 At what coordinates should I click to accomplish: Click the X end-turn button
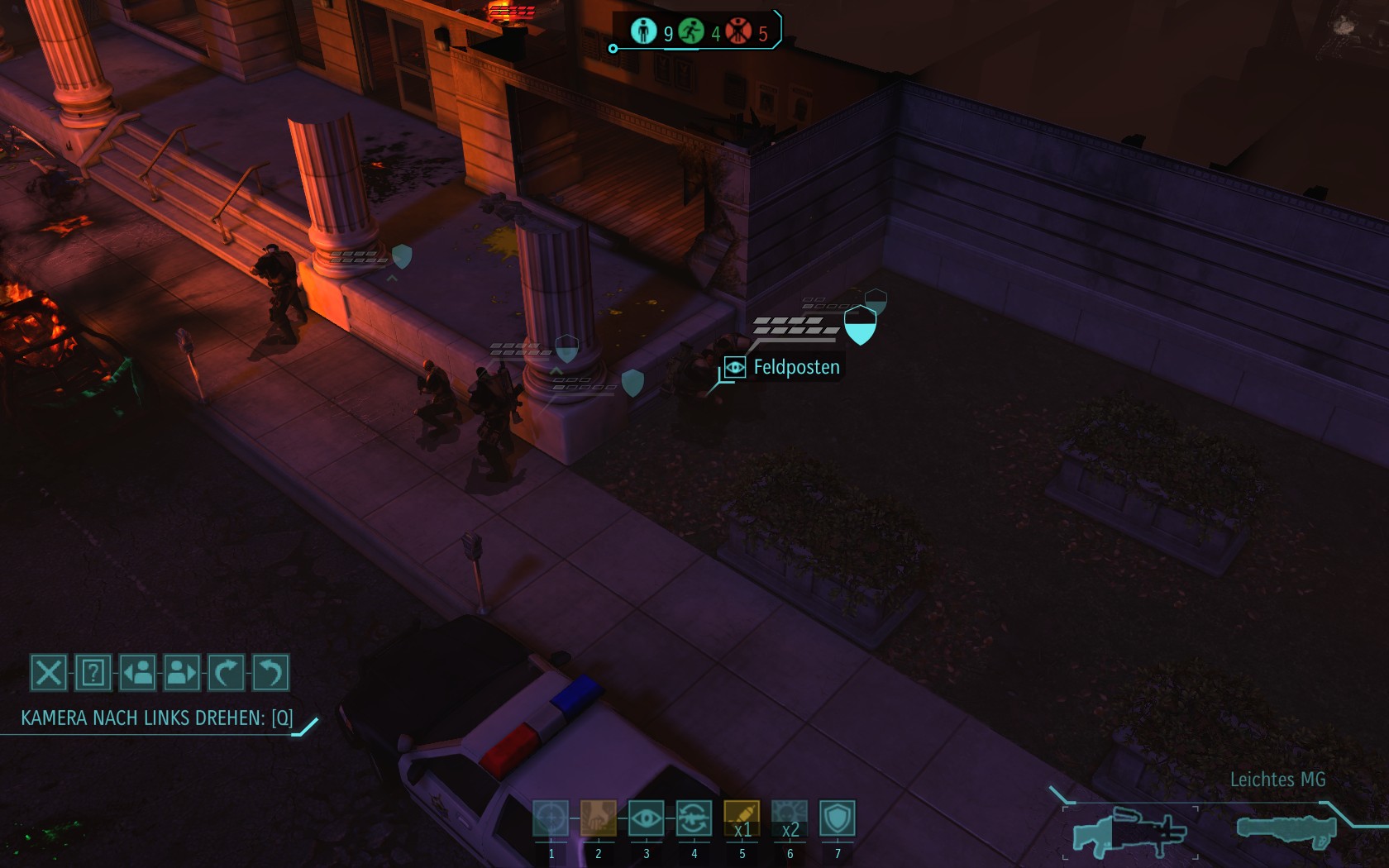pyautogui.click(x=48, y=673)
